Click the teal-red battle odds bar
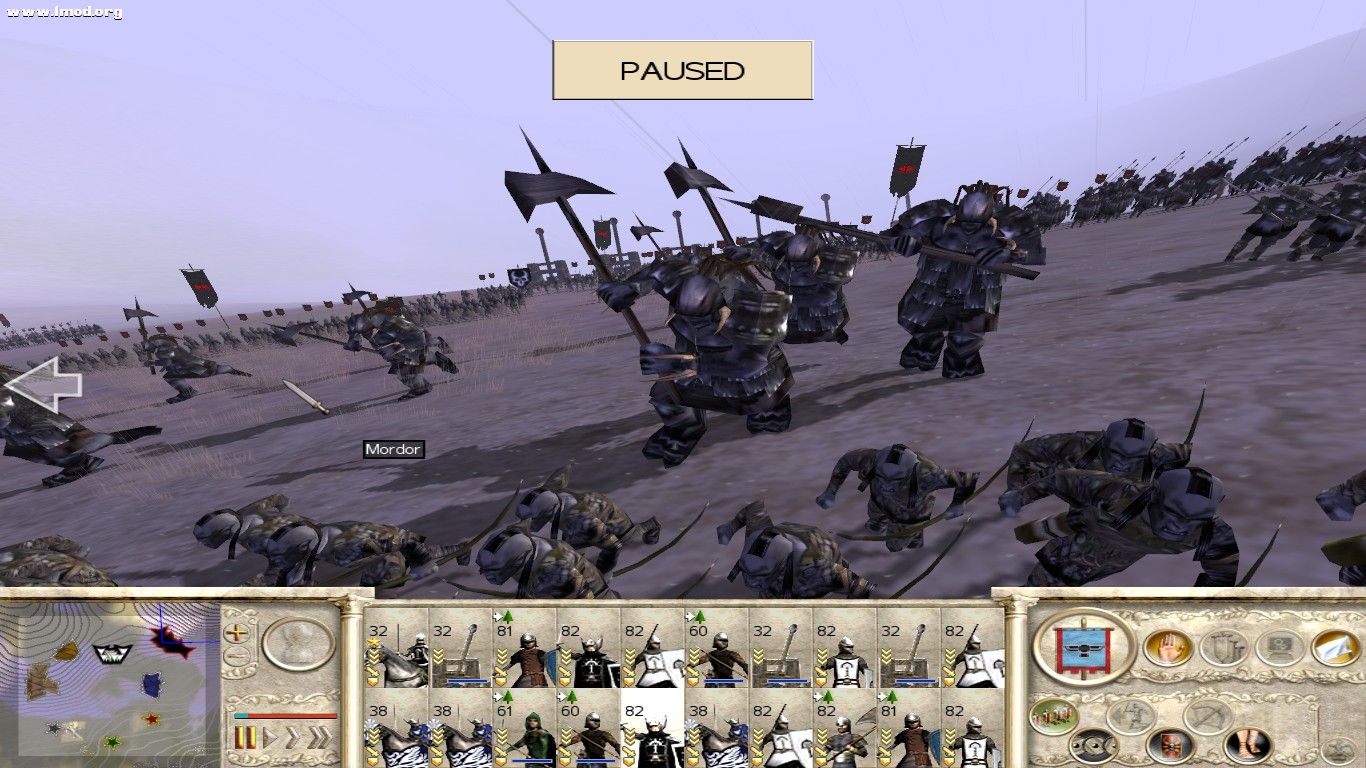The height and width of the screenshot is (768, 1366). pos(286,716)
